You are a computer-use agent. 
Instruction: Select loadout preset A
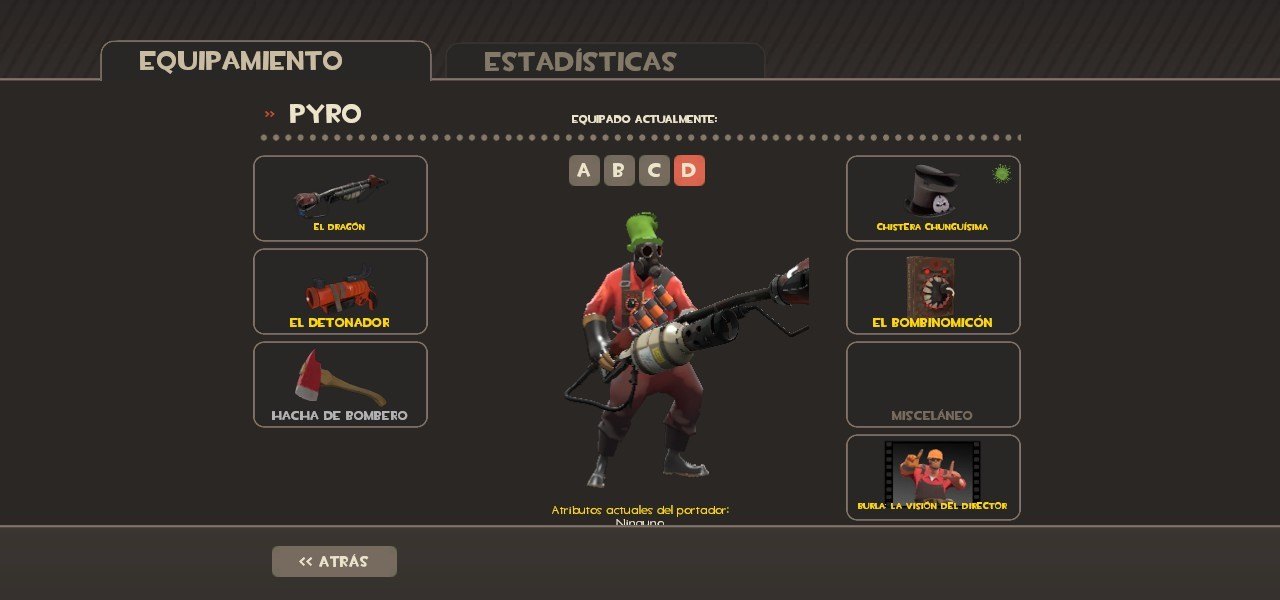[584, 171]
